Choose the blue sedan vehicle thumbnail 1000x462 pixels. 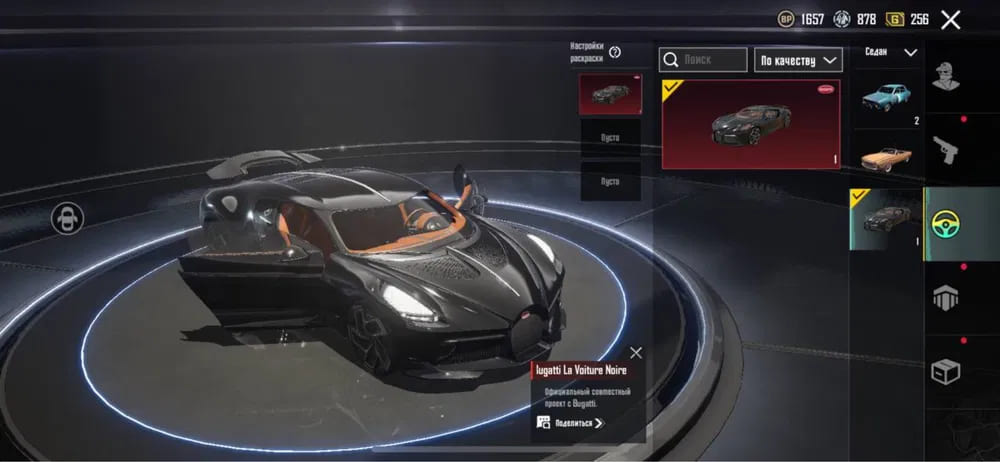887,98
